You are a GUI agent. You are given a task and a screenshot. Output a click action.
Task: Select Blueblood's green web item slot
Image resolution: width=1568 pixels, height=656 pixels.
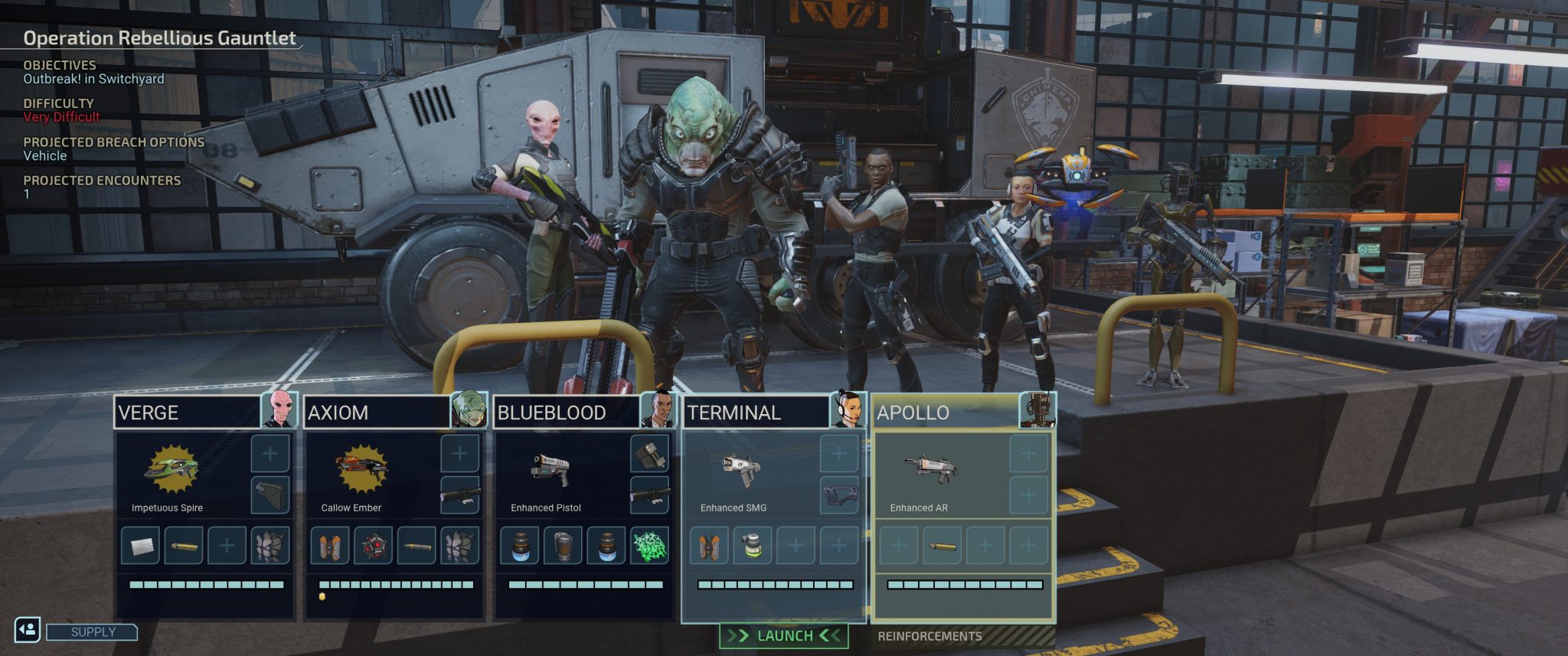point(649,546)
